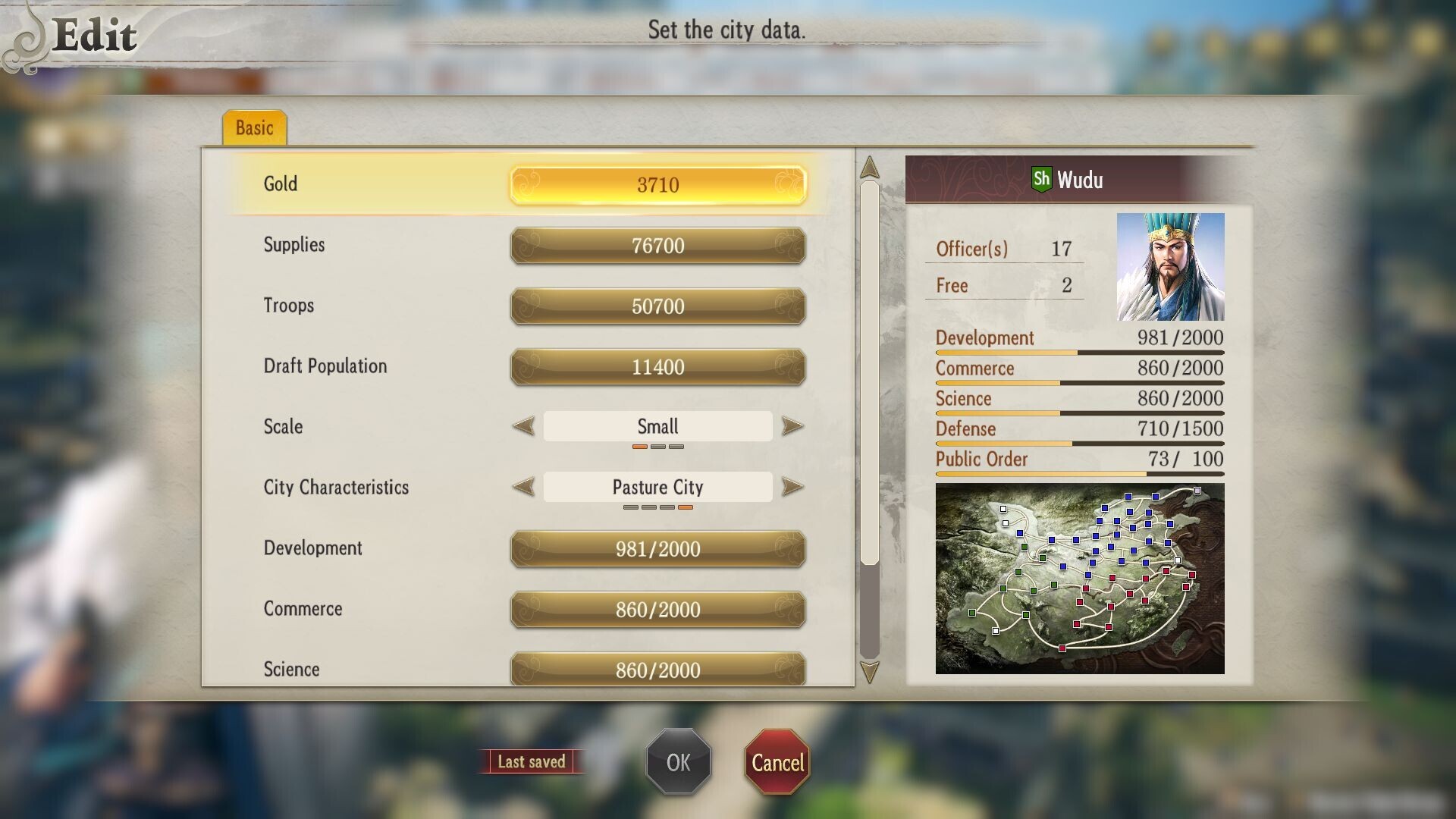Screen dimensions: 1456x819
Task: Click the Sh force emblem beside Wudu
Action: click(x=1040, y=180)
